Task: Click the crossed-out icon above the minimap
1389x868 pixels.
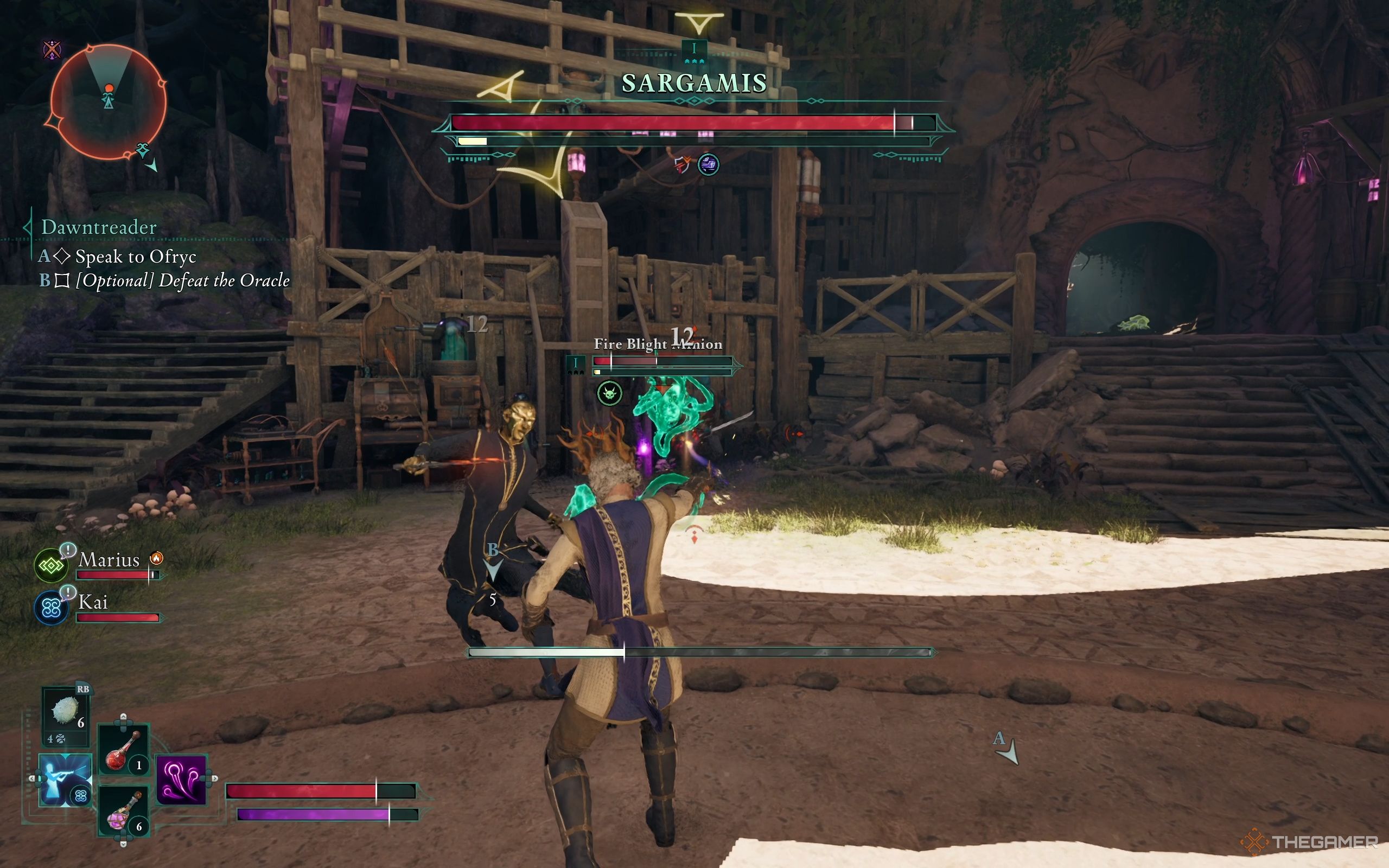Action: (52, 50)
